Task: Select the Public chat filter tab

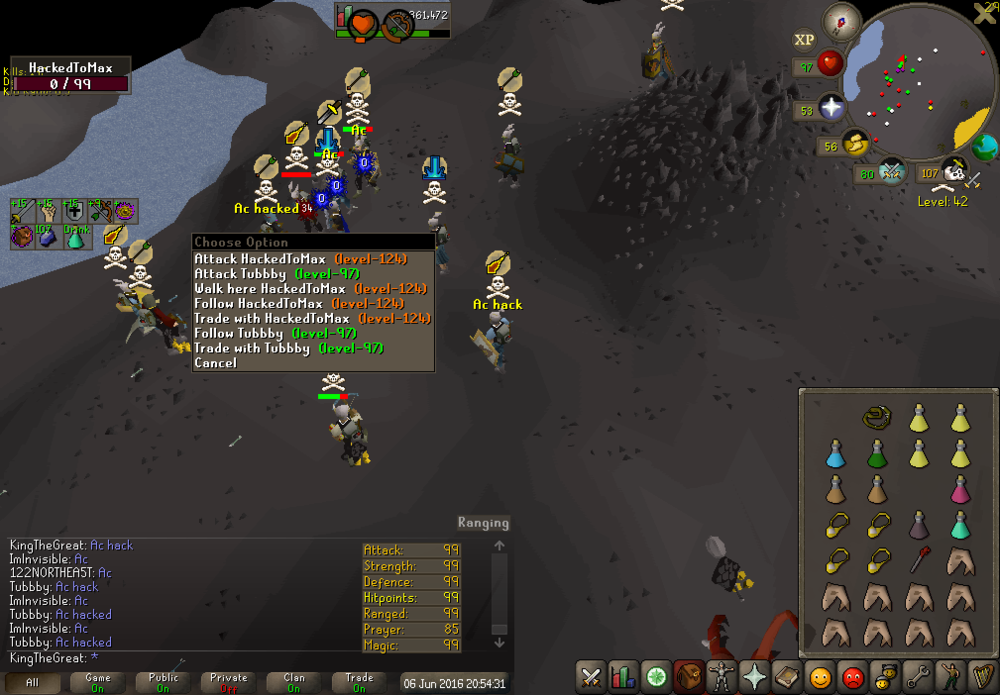Action: click(x=163, y=682)
